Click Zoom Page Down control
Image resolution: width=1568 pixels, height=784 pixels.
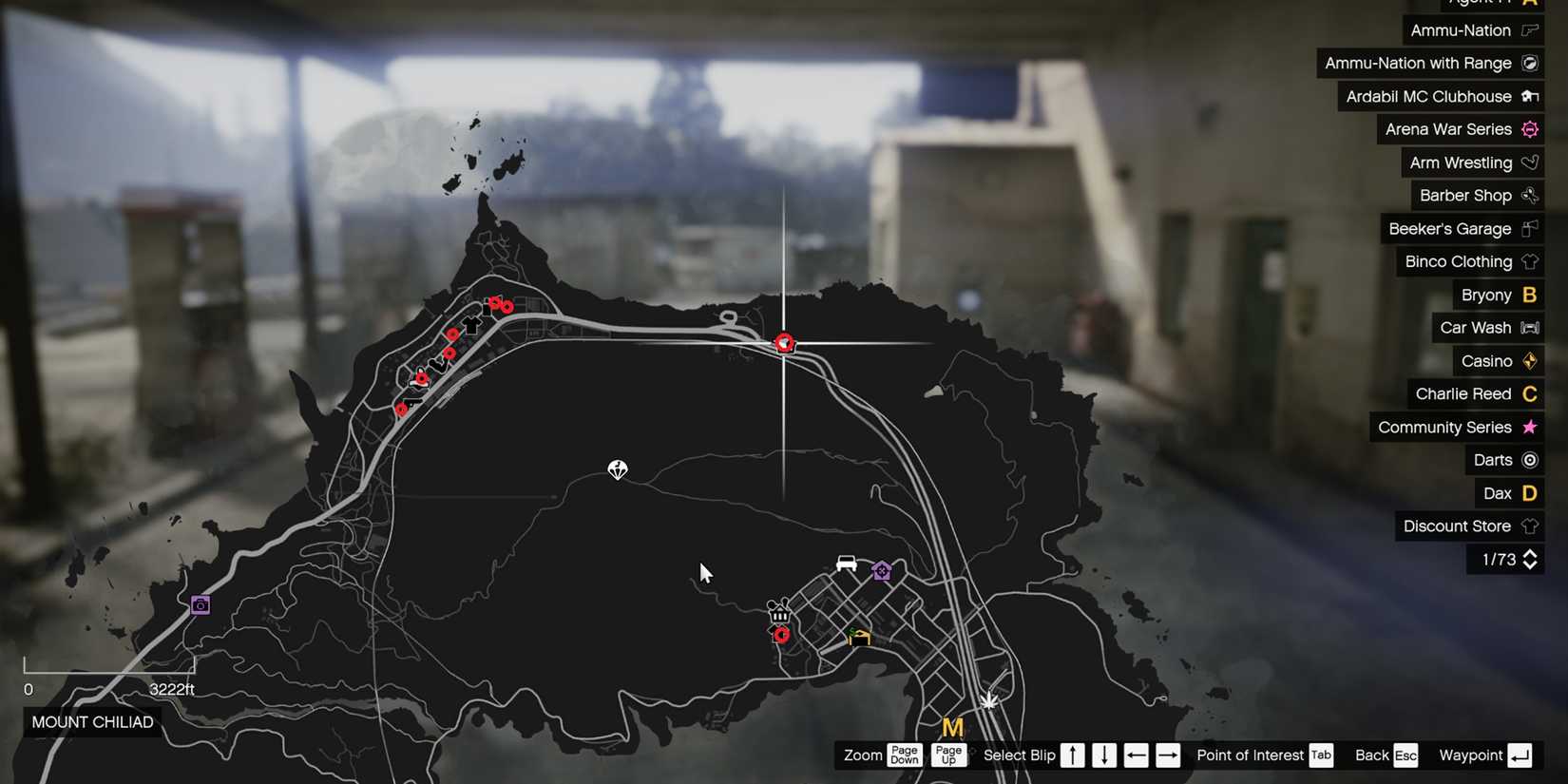tap(904, 755)
